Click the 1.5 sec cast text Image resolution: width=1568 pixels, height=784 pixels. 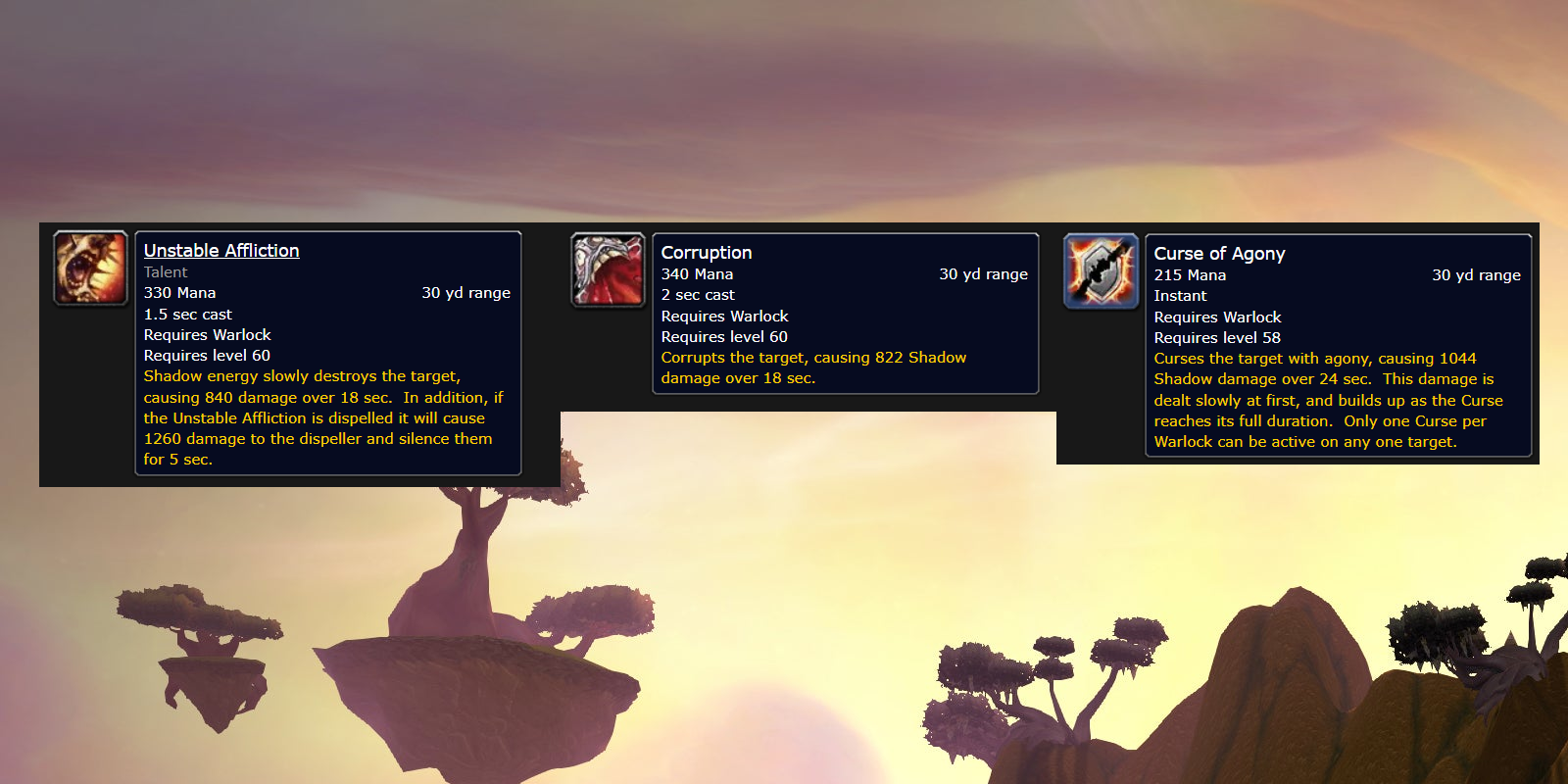coord(187,314)
